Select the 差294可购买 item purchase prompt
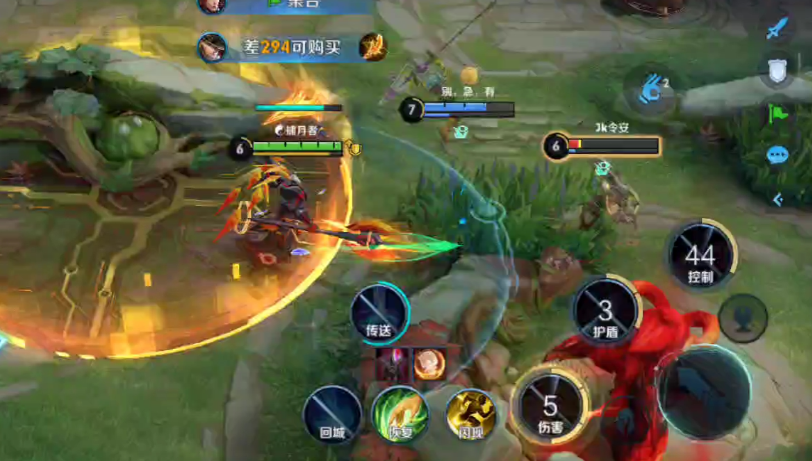This screenshot has height=461, width=812. coord(290,46)
